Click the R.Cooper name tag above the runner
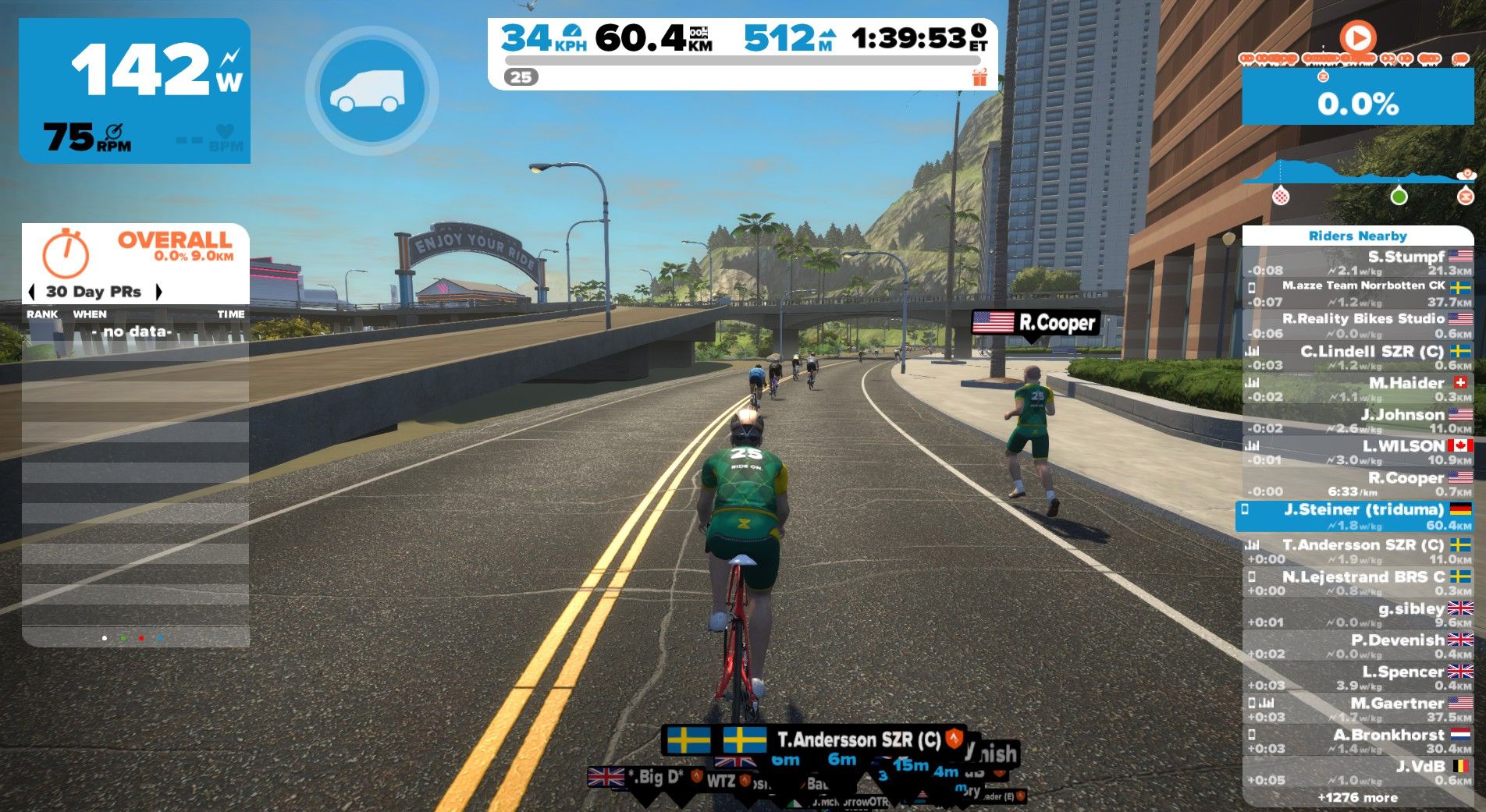 click(x=1036, y=322)
